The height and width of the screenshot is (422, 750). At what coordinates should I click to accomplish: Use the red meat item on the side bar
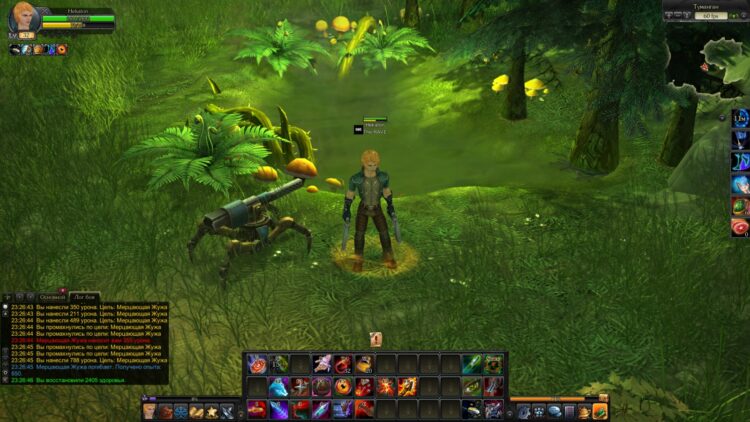[740, 227]
